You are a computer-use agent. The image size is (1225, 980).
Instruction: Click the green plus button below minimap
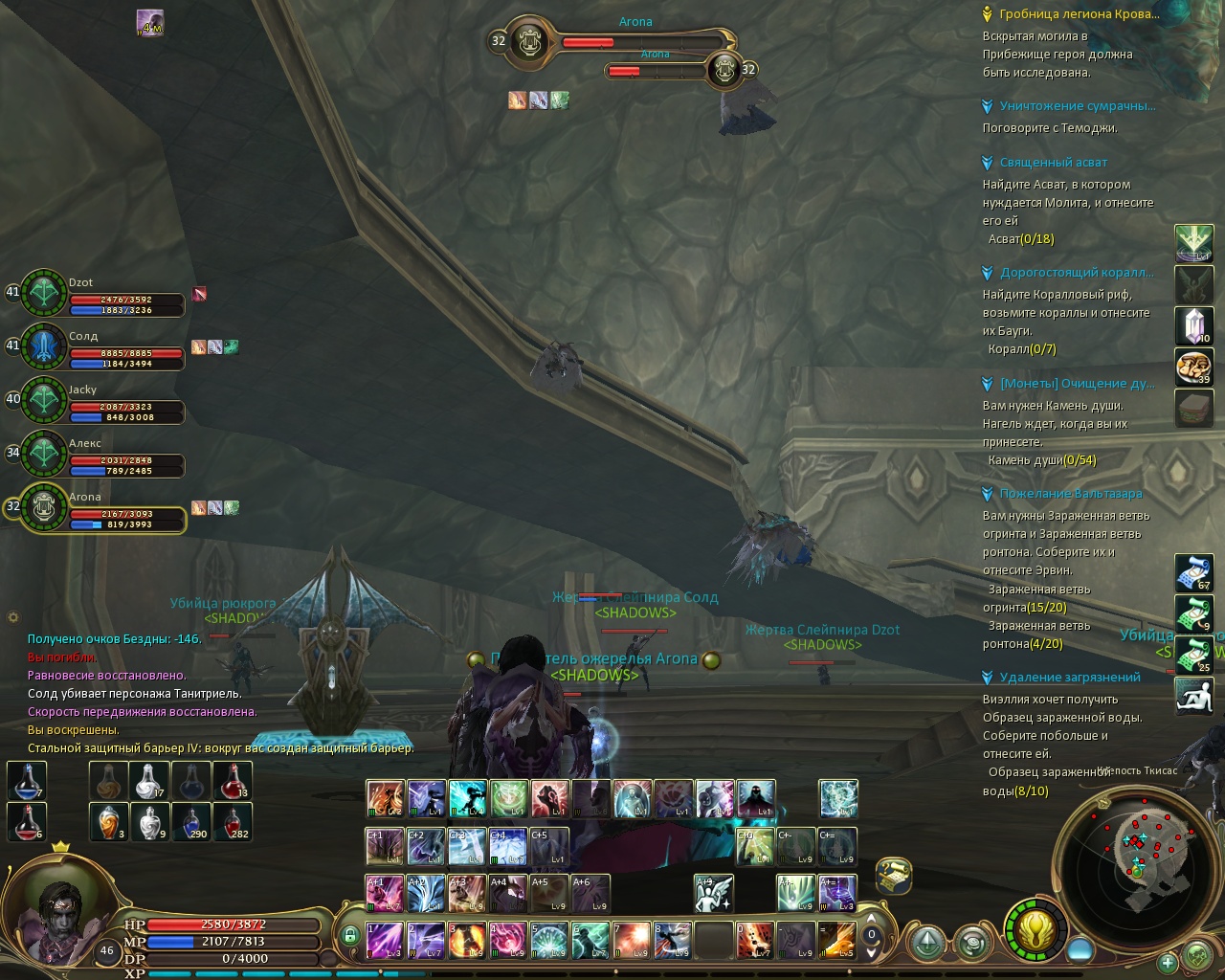[1167, 962]
